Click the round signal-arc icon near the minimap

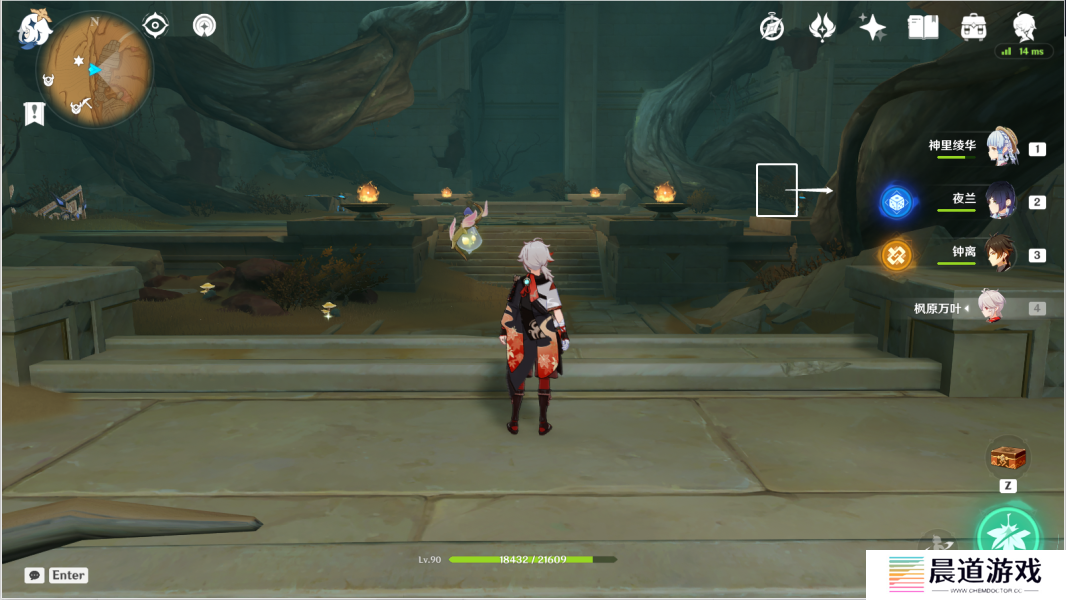tap(205, 25)
